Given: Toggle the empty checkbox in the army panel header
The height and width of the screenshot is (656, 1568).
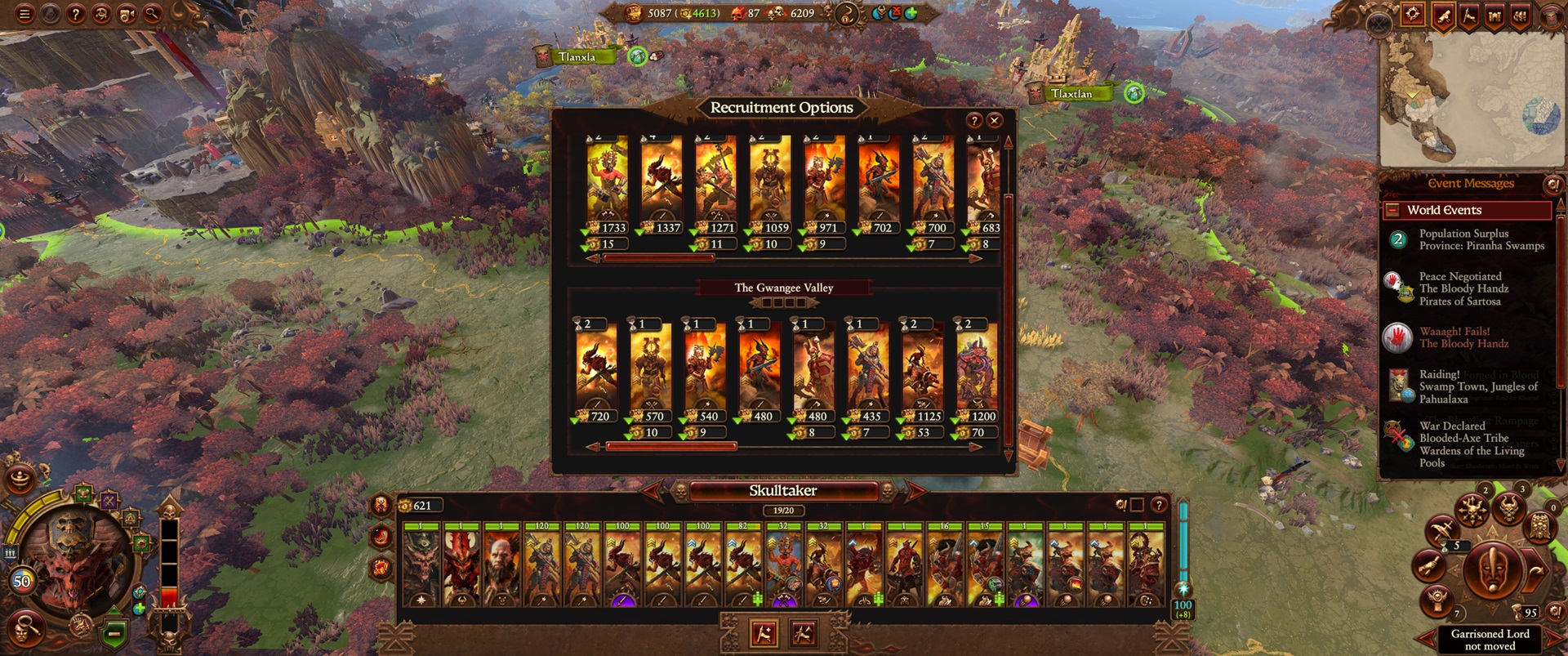Looking at the screenshot, I should click(x=1137, y=505).
